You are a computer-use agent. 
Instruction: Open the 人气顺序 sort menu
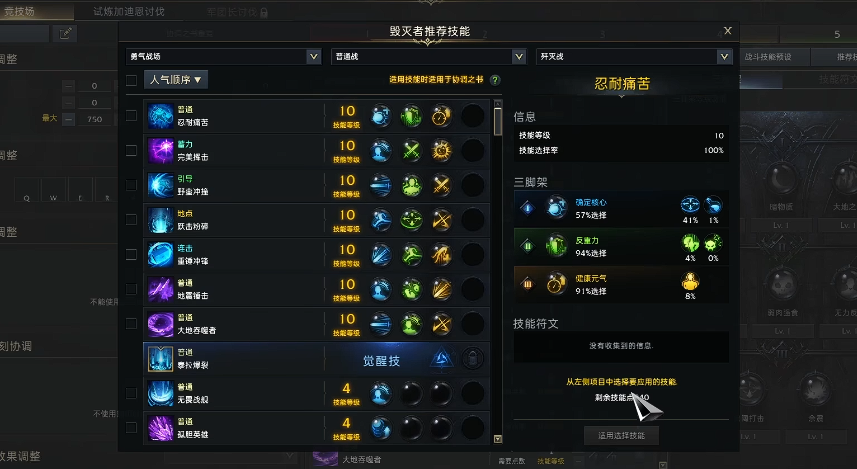(x=177, y=80)
